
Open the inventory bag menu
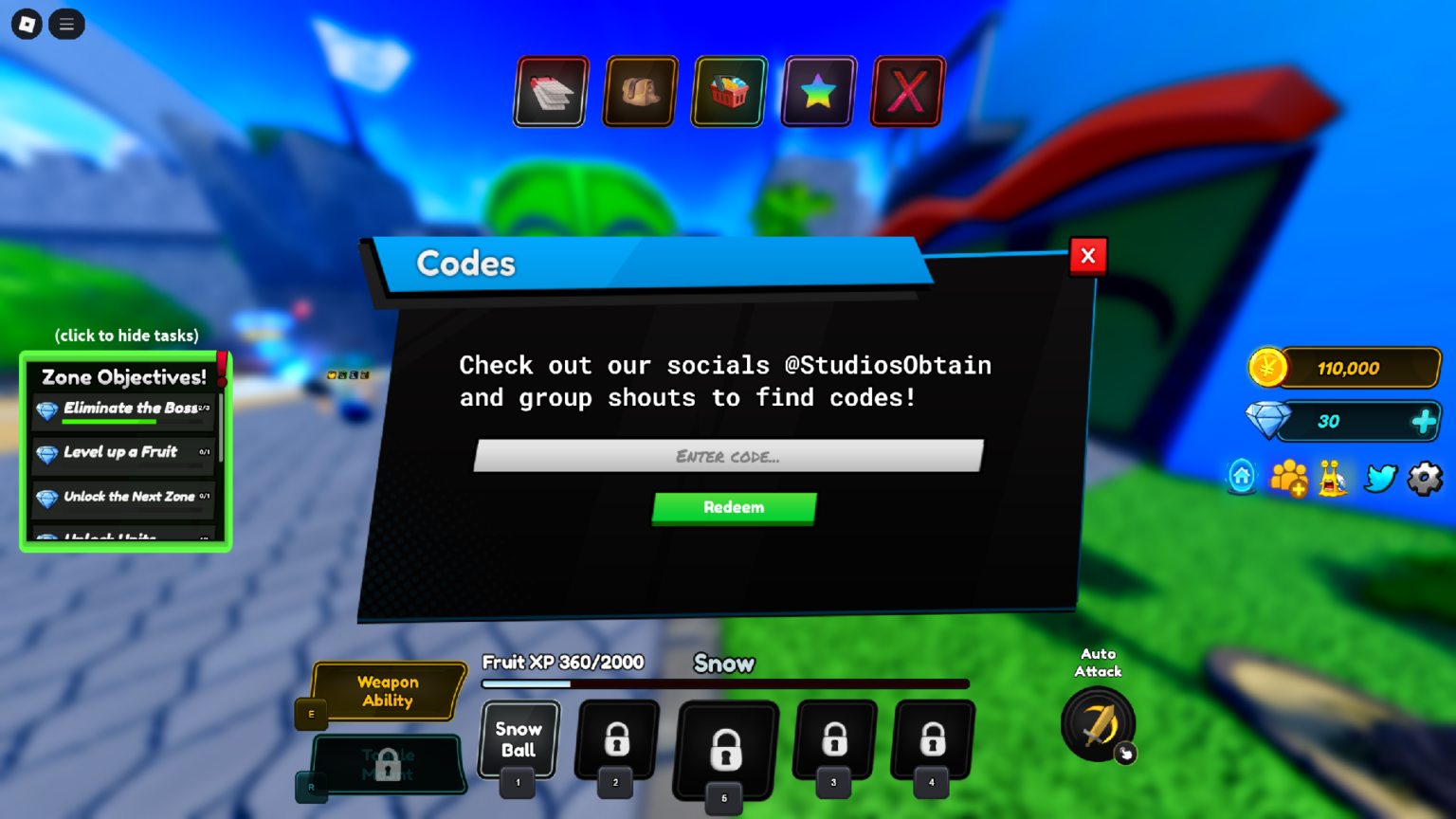[639, 91]
